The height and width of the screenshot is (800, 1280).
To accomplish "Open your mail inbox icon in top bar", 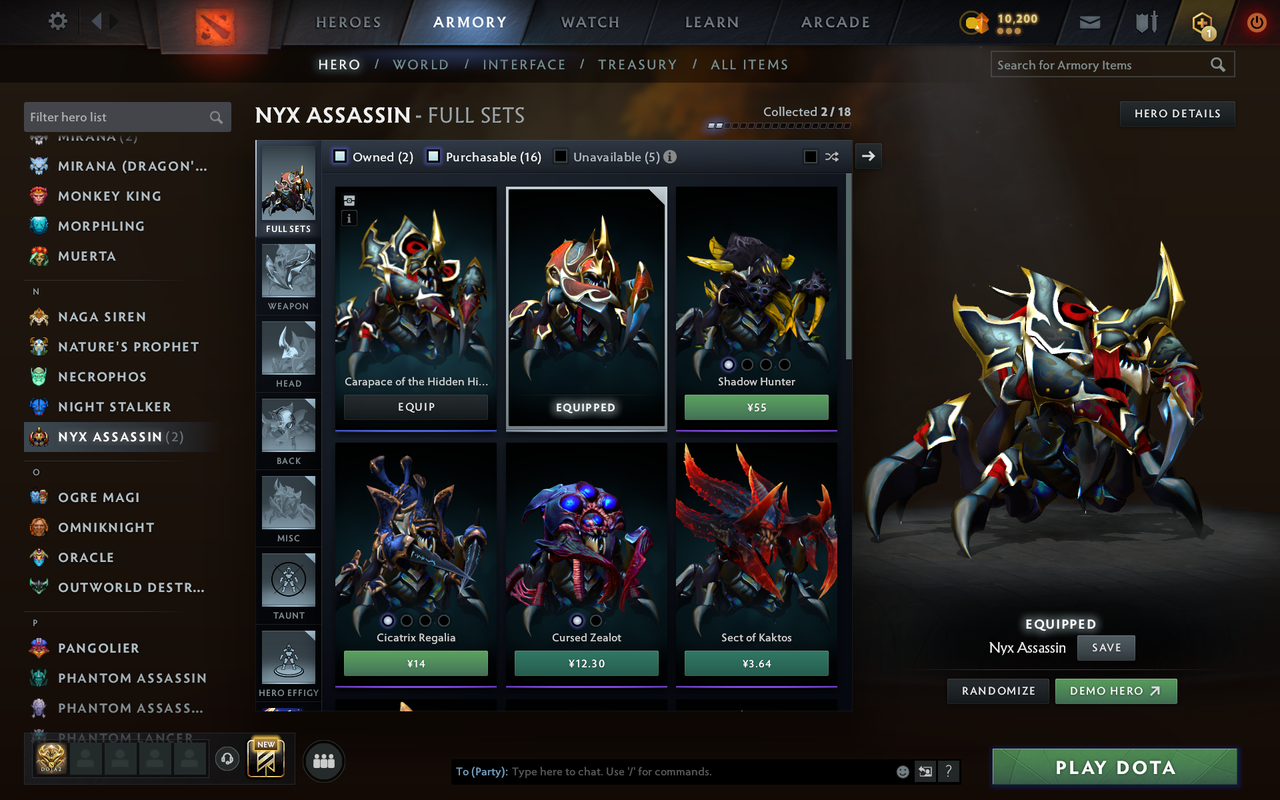I will click(1090, 20).
